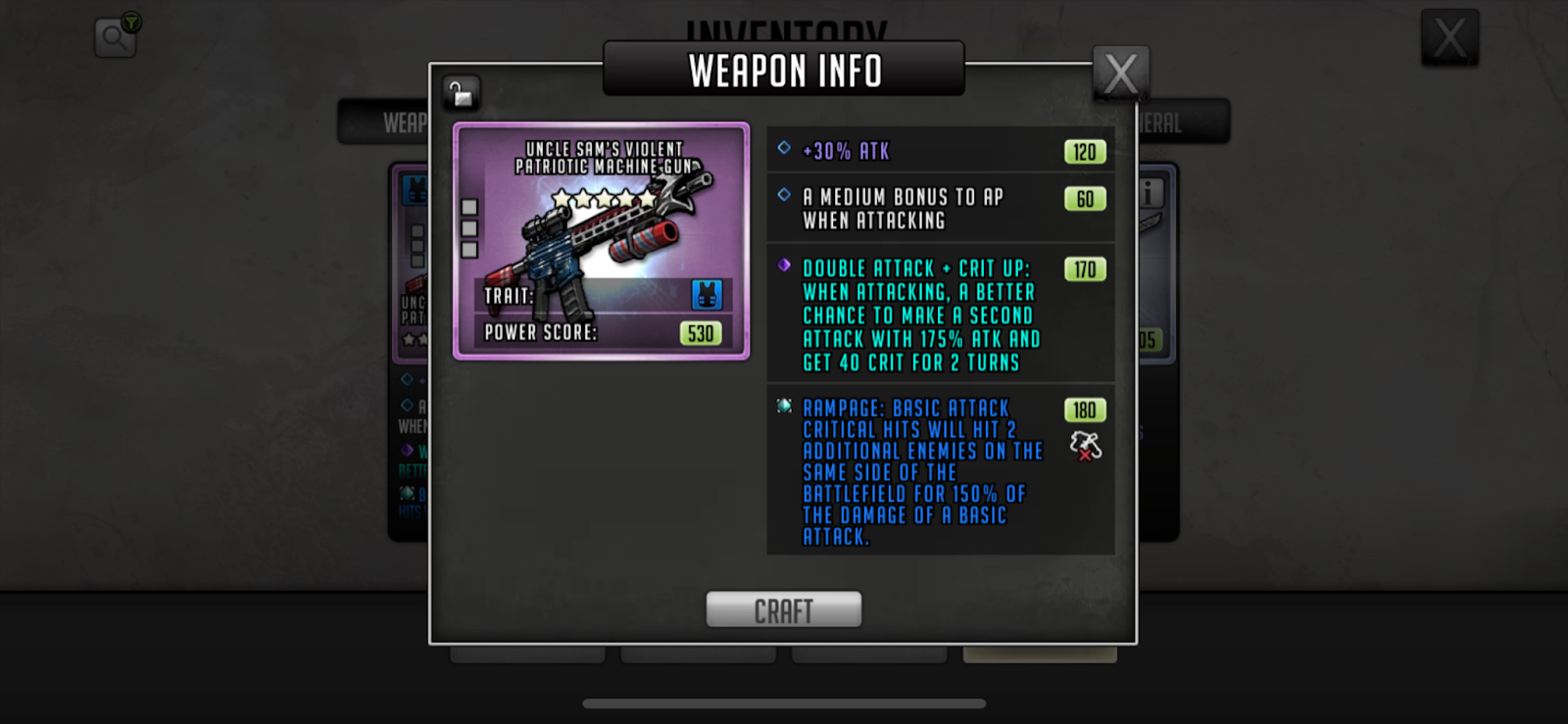
Task: Close the inventory screen
Action: 1449,38
